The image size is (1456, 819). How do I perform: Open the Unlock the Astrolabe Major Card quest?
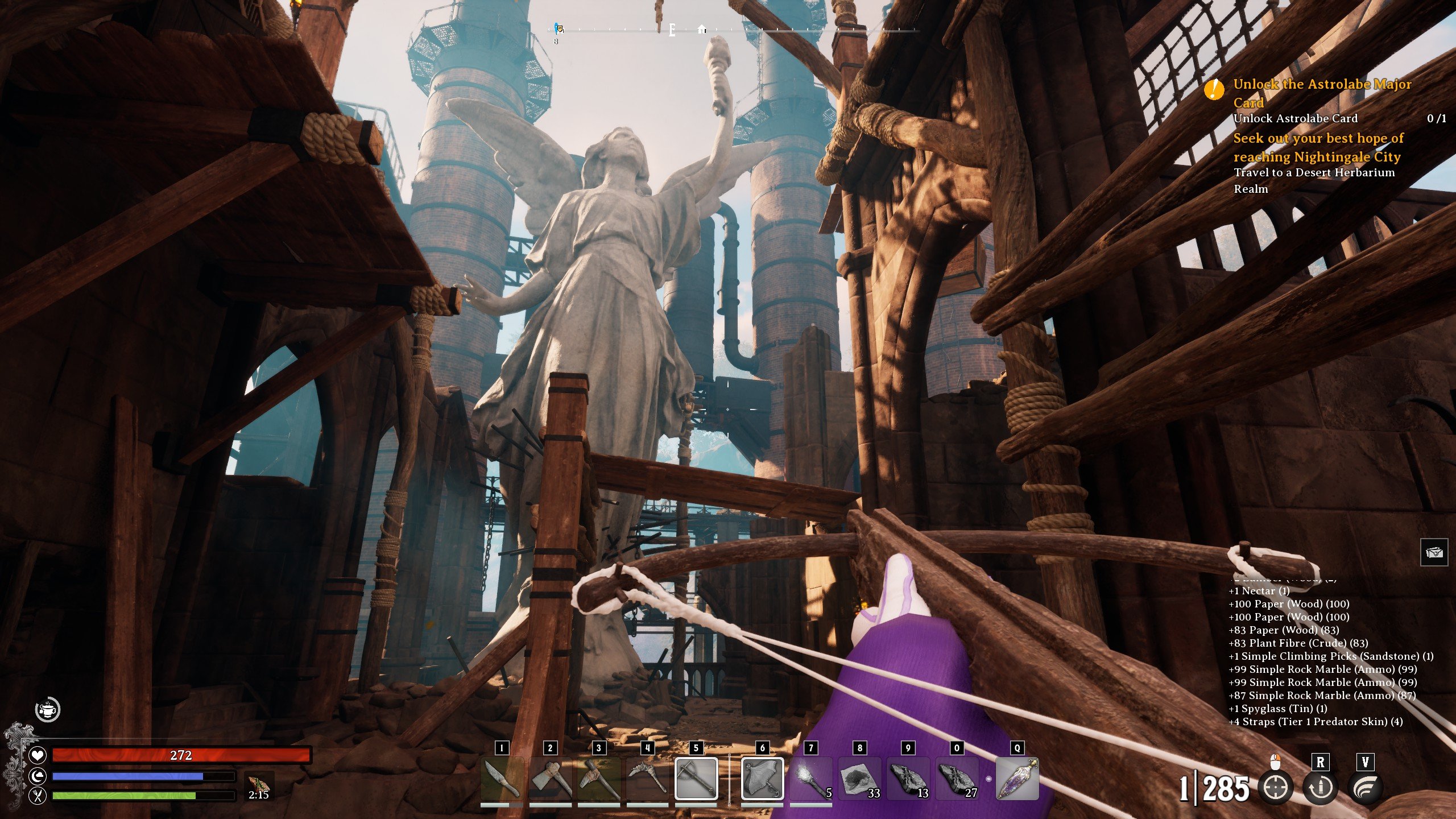click(x=1322, y=93)
